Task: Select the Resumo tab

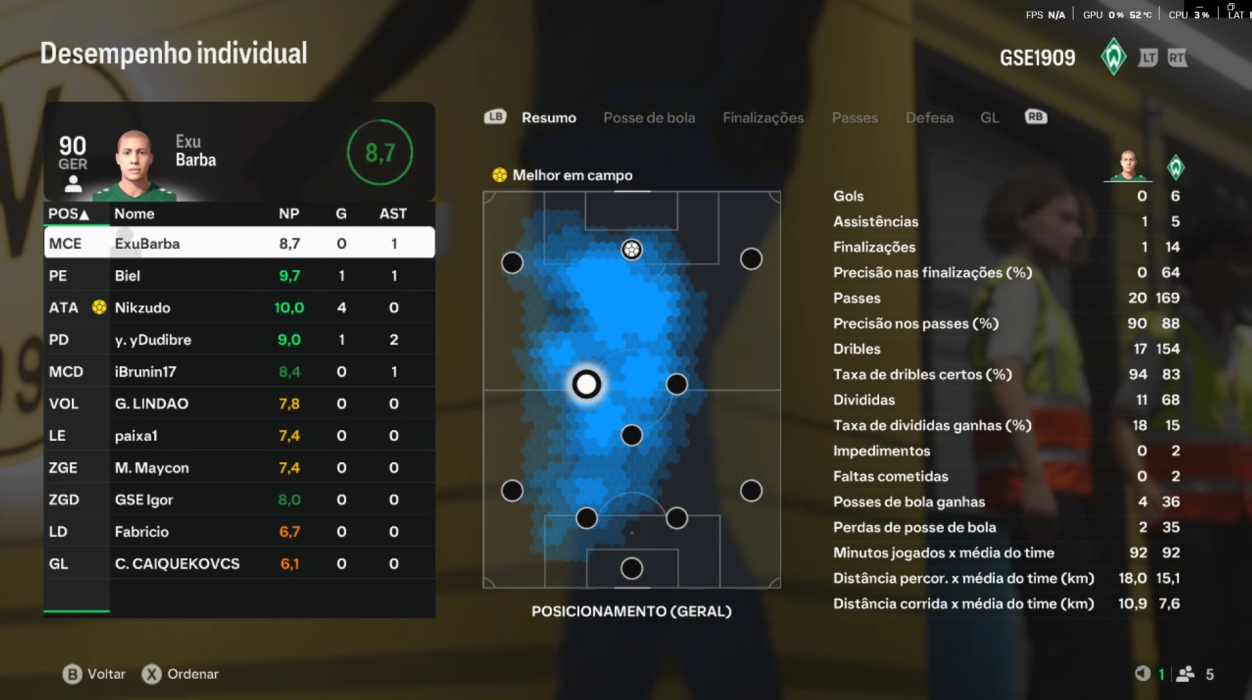Action: (549, 118)
